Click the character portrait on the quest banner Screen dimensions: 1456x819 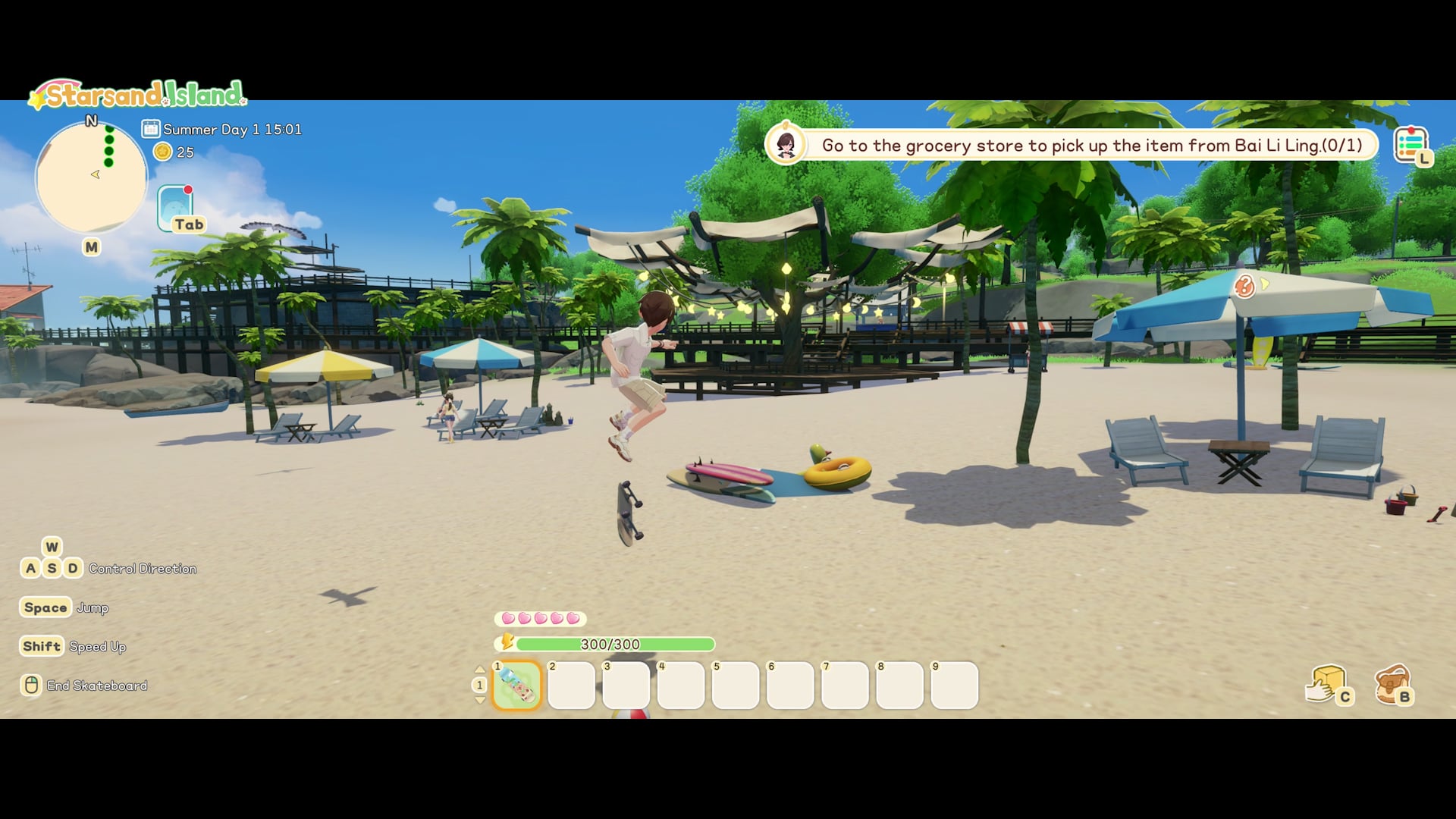(786, 144)
